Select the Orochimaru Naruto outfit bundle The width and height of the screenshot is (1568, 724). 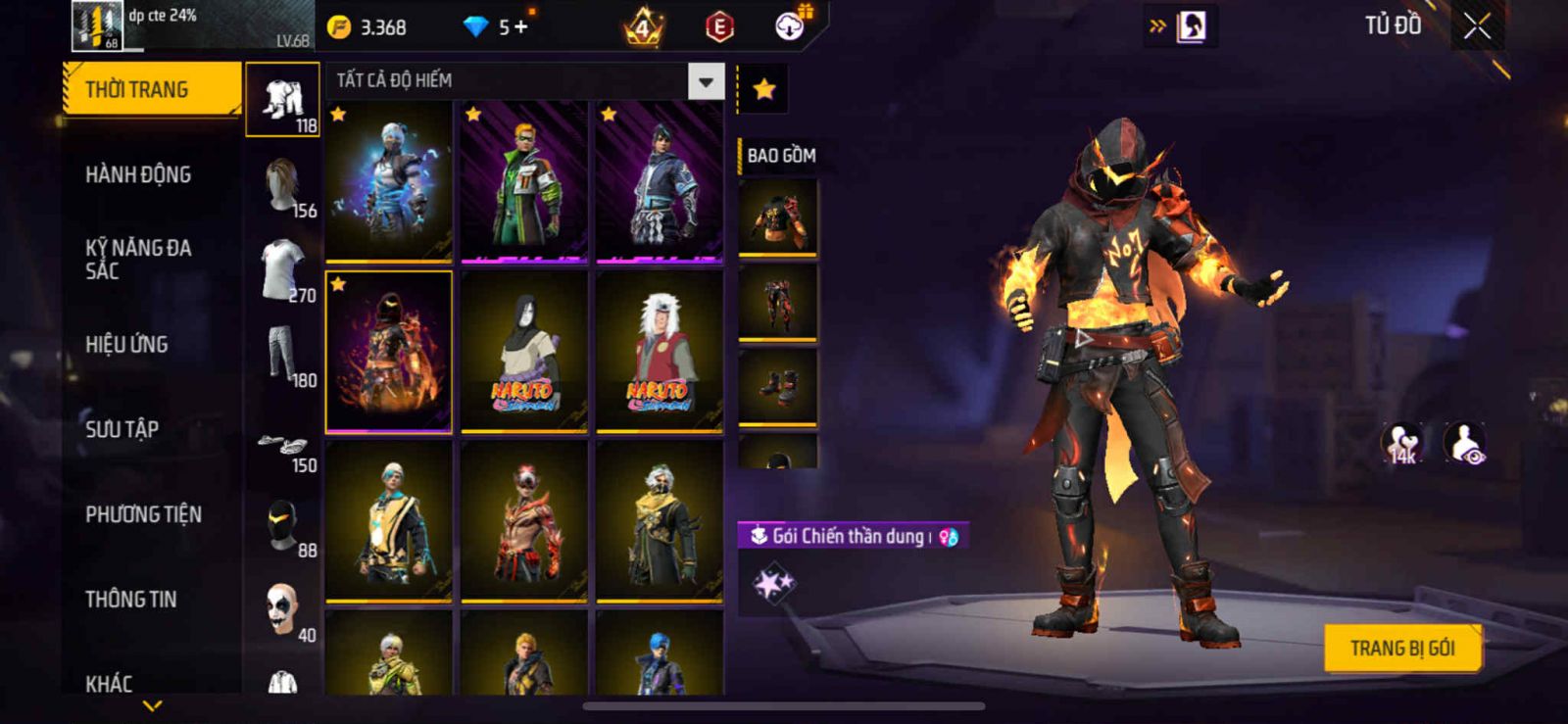tap(524, 351)
